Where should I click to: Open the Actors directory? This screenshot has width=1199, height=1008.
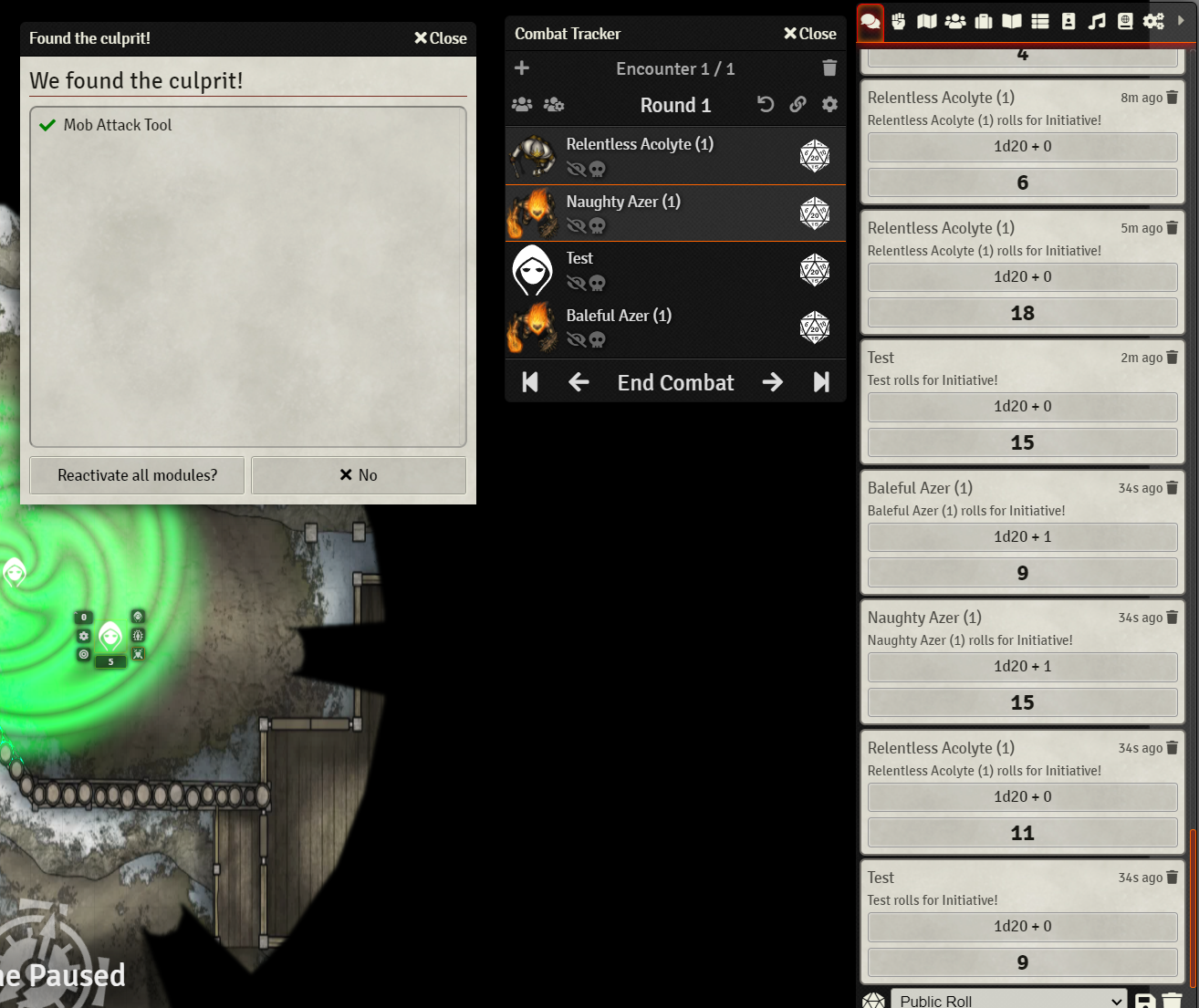coord(954,21)
